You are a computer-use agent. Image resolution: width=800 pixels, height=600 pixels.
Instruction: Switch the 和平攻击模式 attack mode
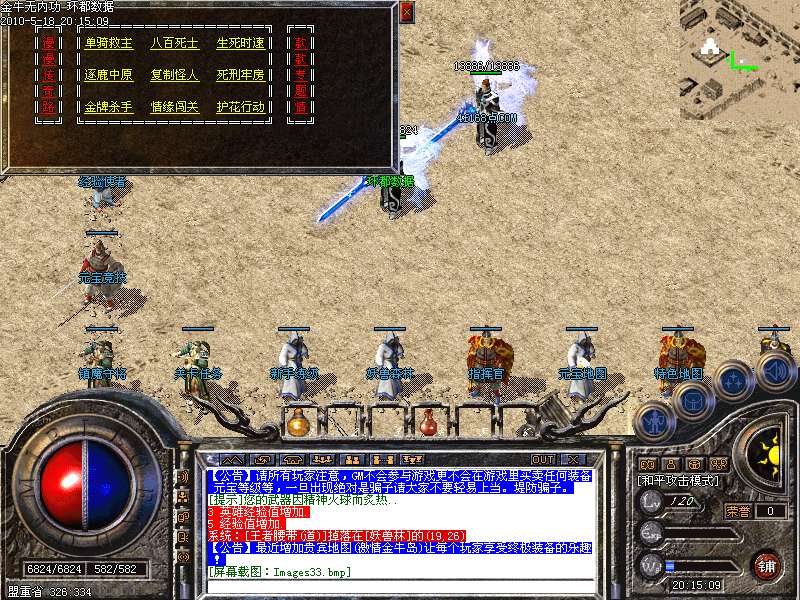[x=677, y=480]
